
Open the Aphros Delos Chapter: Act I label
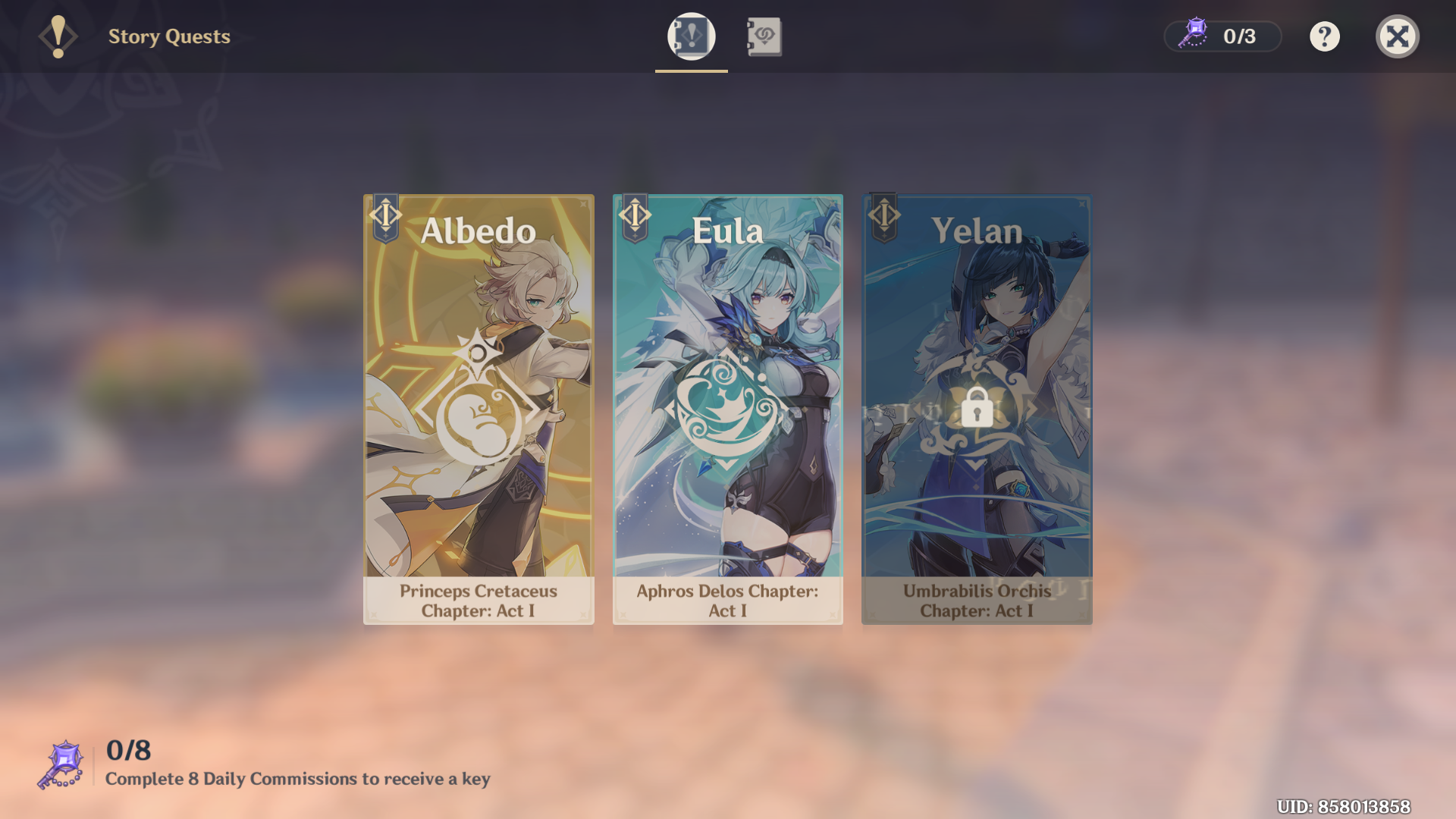coord(727,601)
